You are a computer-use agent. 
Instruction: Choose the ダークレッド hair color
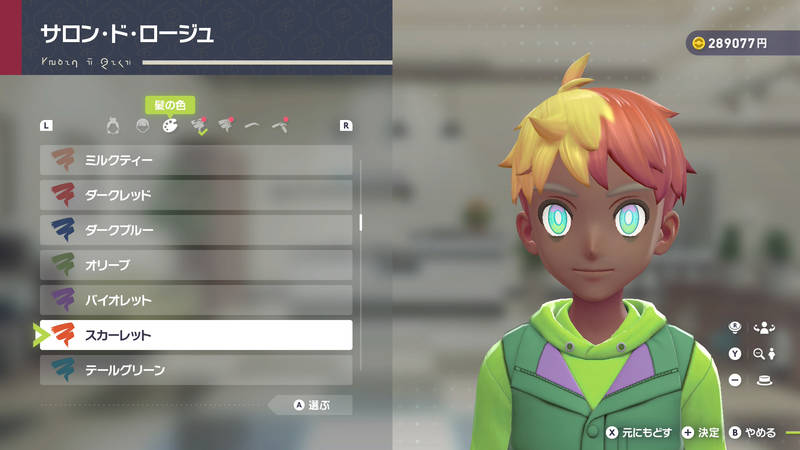point(196,195)
